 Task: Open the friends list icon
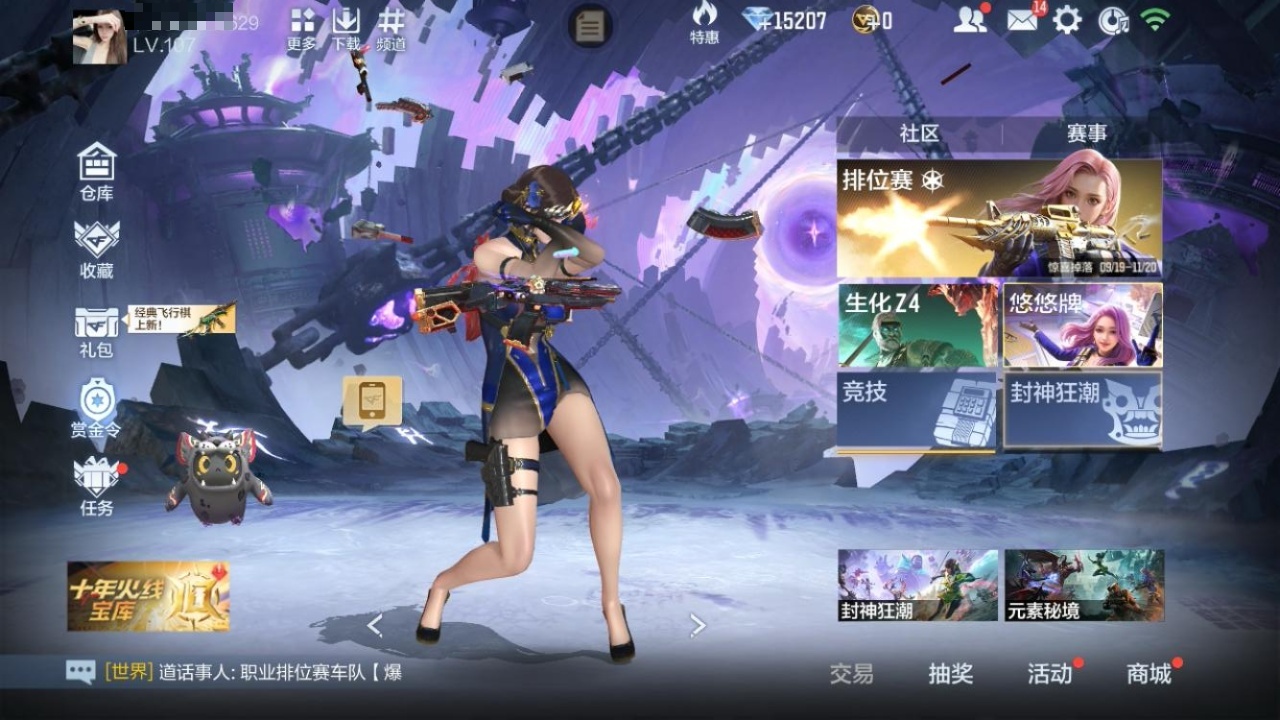tap(969, 20)
